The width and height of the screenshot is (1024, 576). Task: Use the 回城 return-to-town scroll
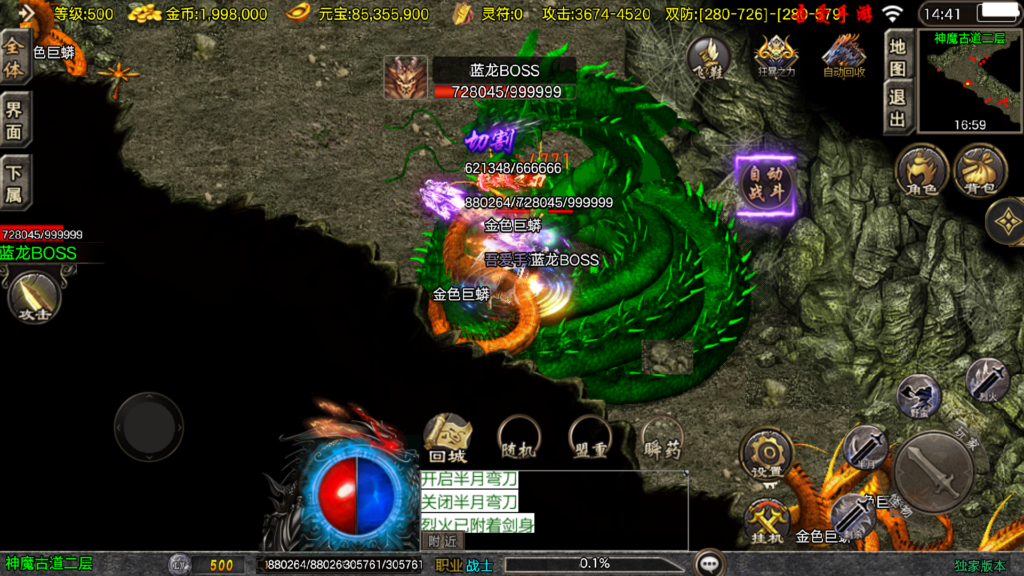(447, 437)
